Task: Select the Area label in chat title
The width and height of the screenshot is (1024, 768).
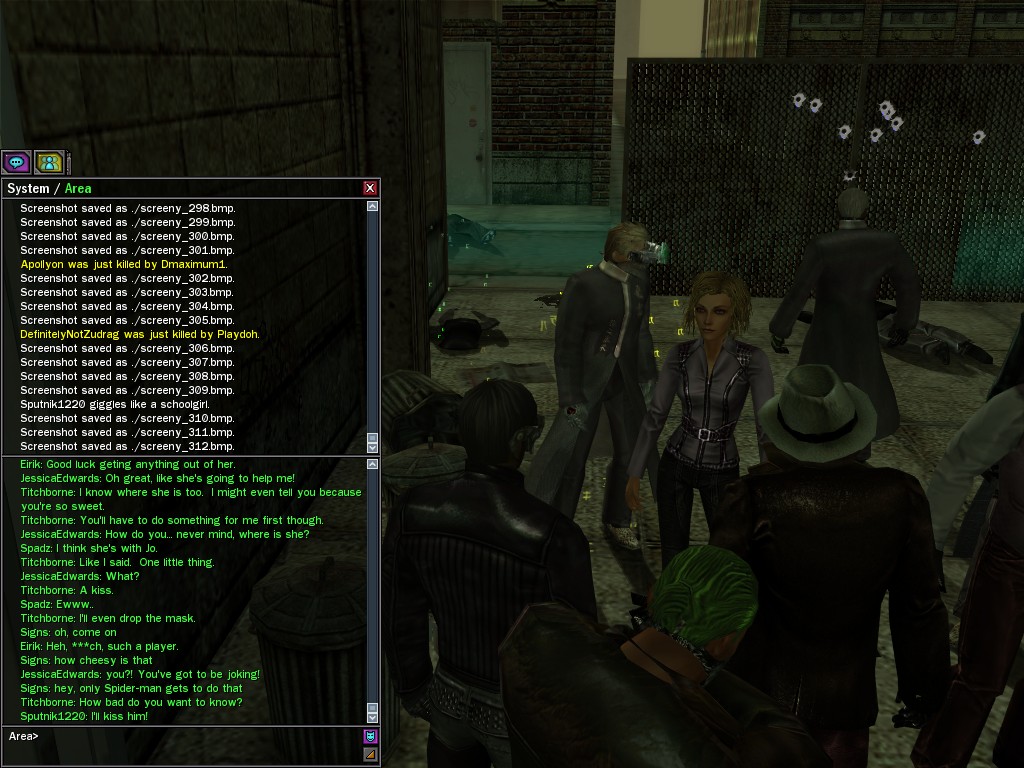Action: coord(78,188)
